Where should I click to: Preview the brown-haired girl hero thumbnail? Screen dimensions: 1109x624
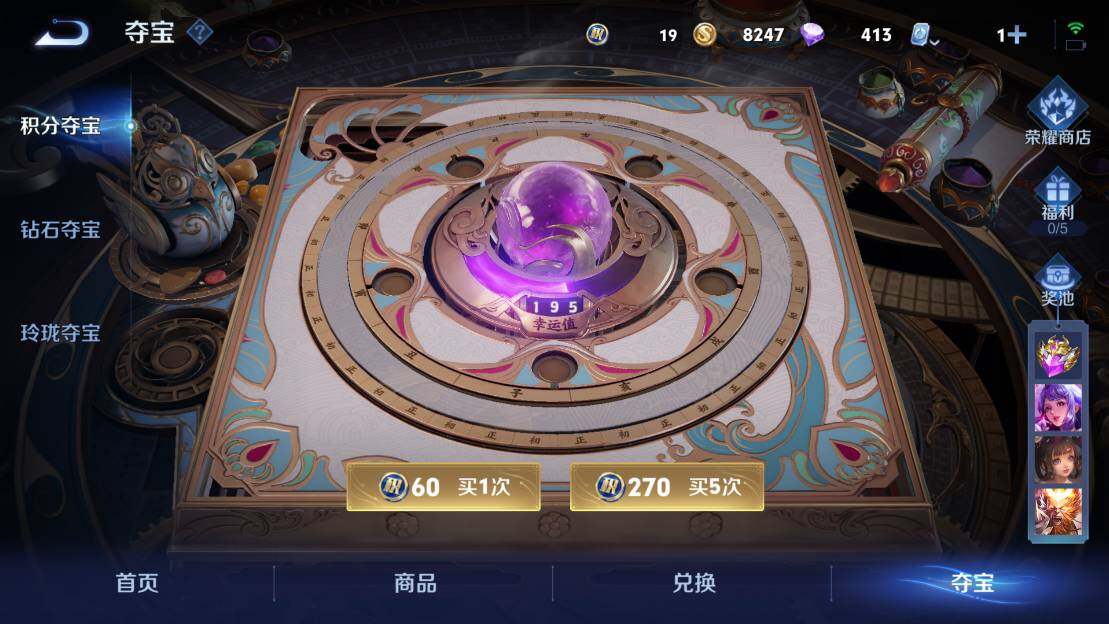click(1057, 459)
